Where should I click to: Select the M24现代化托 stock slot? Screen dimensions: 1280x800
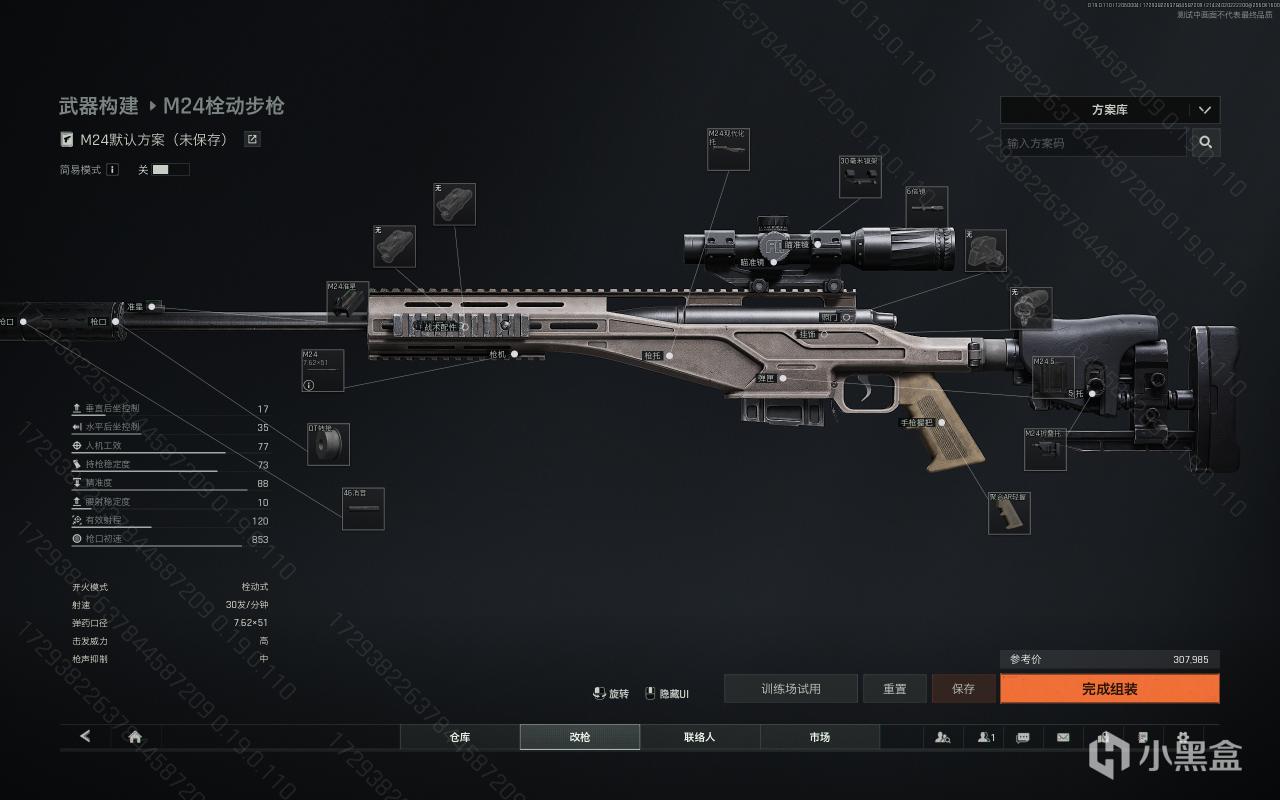click(x=728, y=149)
